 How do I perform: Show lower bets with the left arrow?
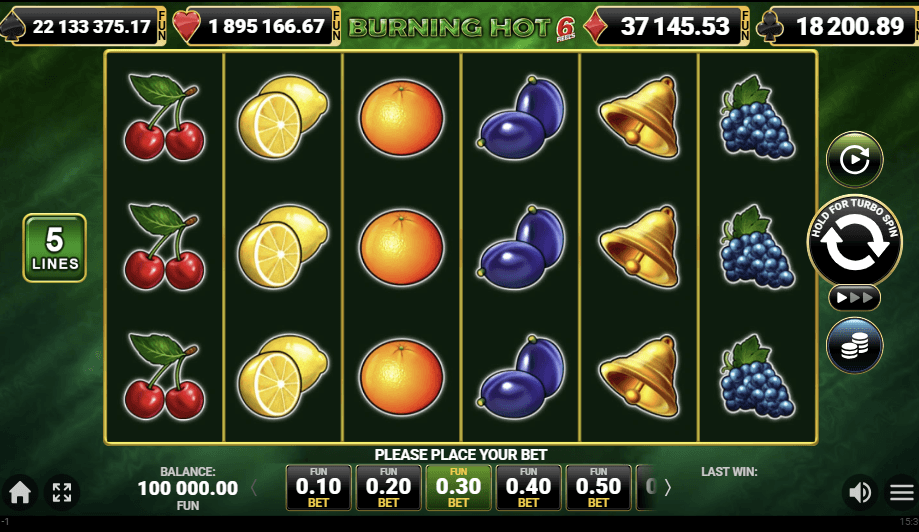(x=254, y=488)
